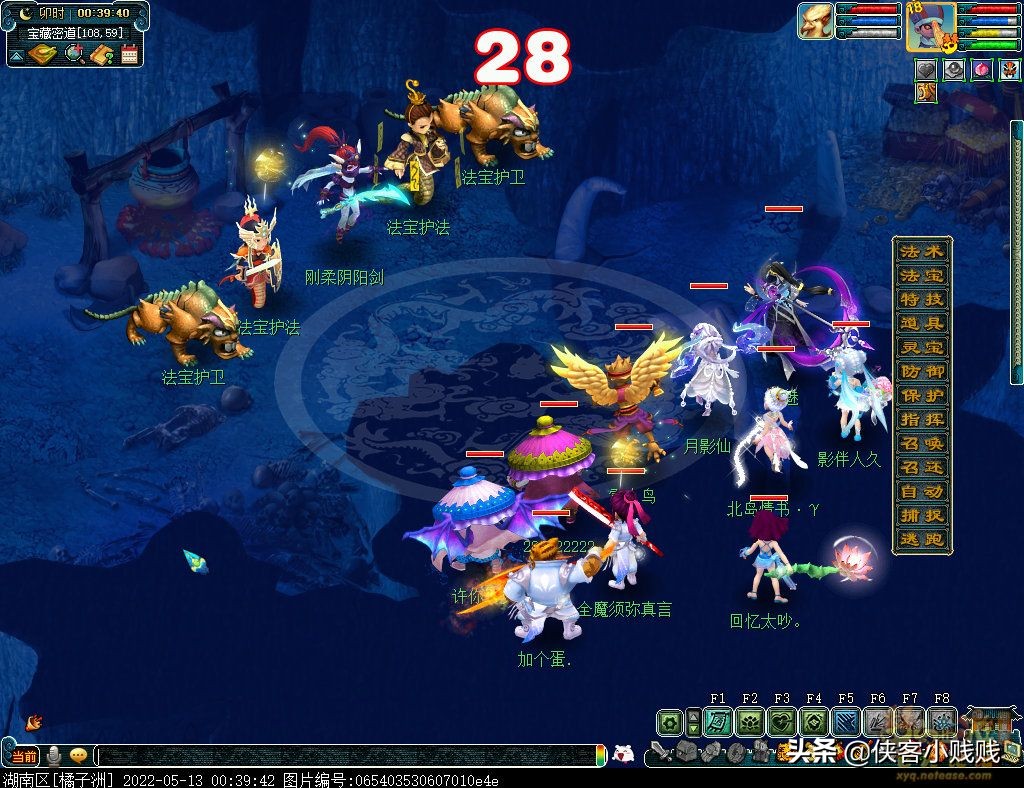The image size is (1024, 788).
Task: Choose the 法宝 command
Action: (921, 275)
